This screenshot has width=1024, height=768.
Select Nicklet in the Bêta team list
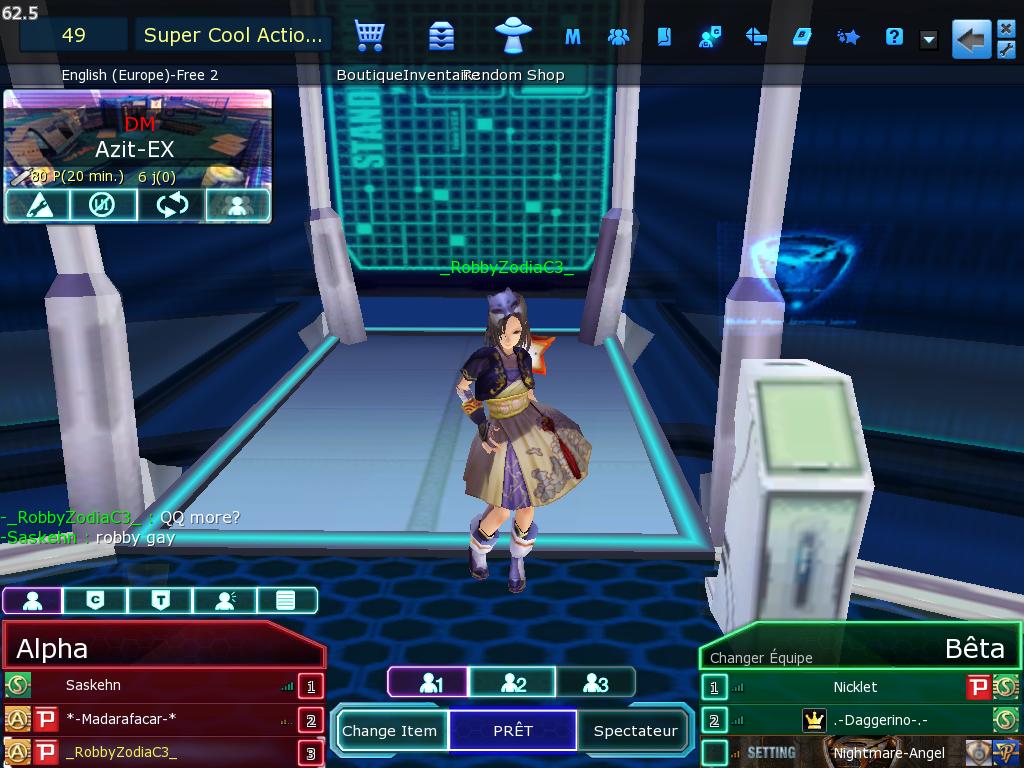855,687
